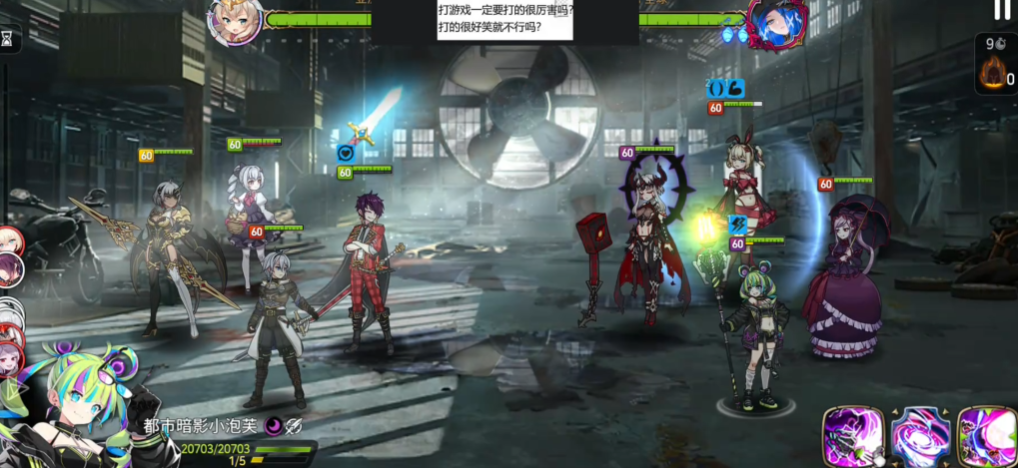1018x468 pixels.
Task: Select the blonde player leader portrait
Action: 235,19
